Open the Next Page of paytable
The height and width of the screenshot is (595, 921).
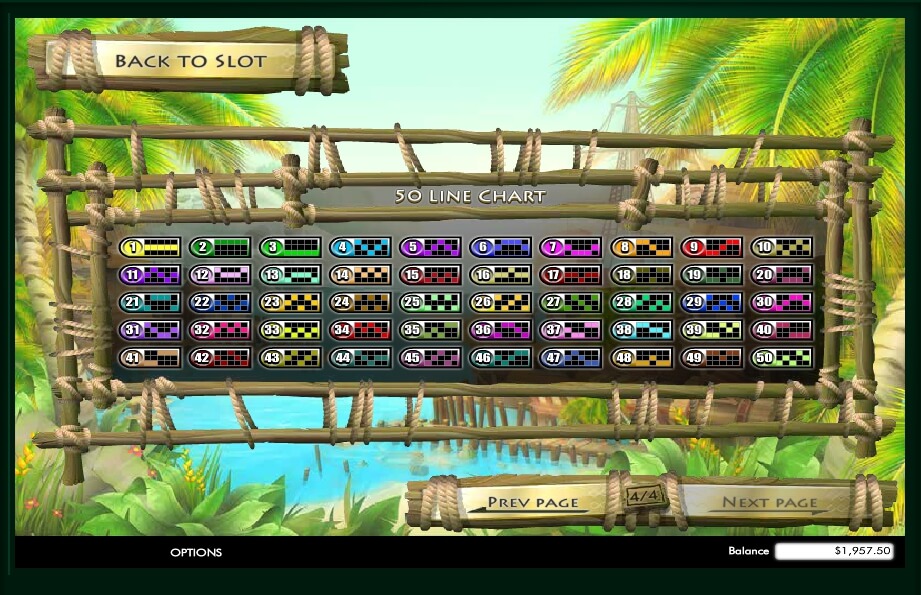(x=769, y=502)
